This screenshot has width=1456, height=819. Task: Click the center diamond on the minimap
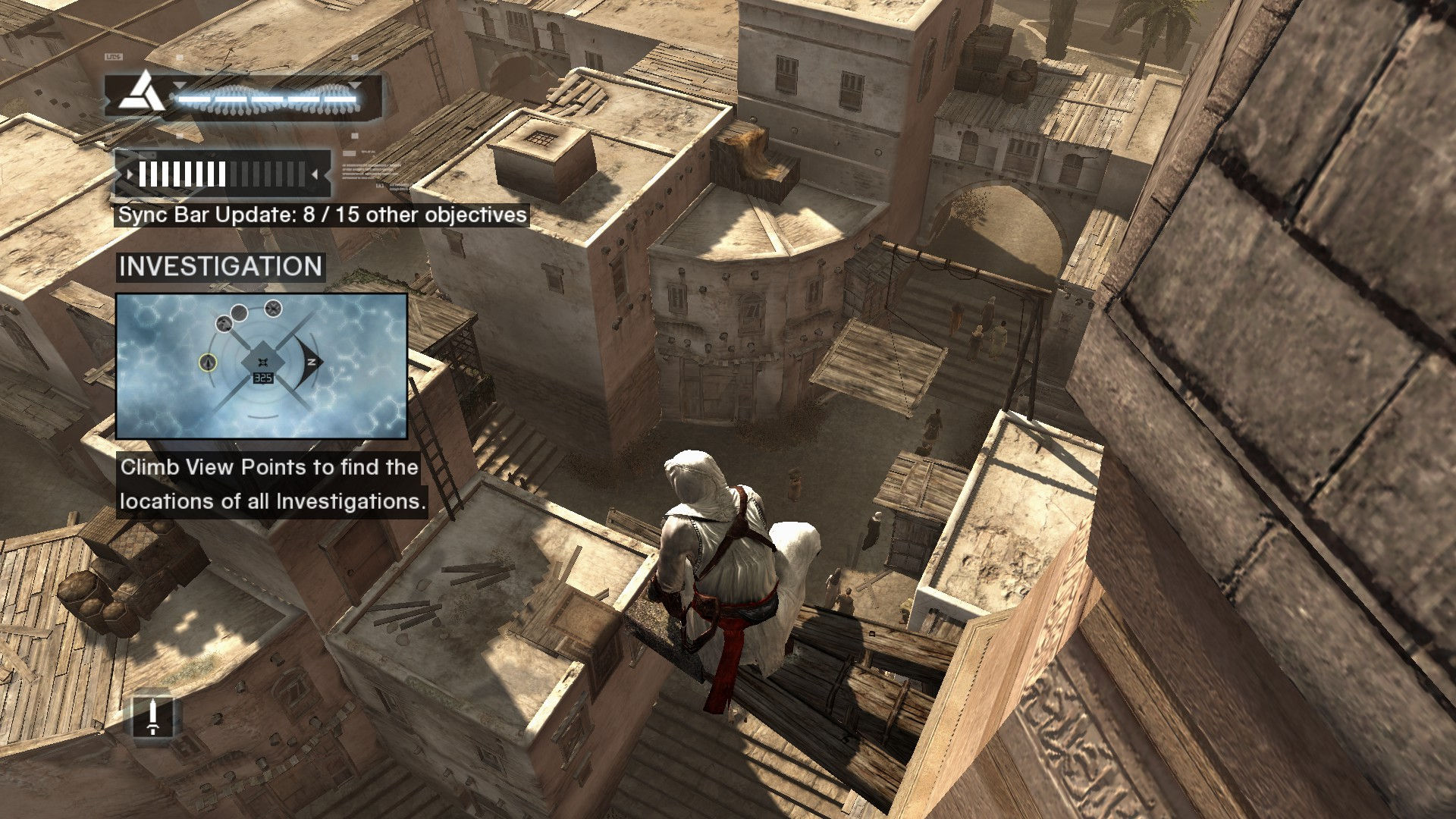262,362
